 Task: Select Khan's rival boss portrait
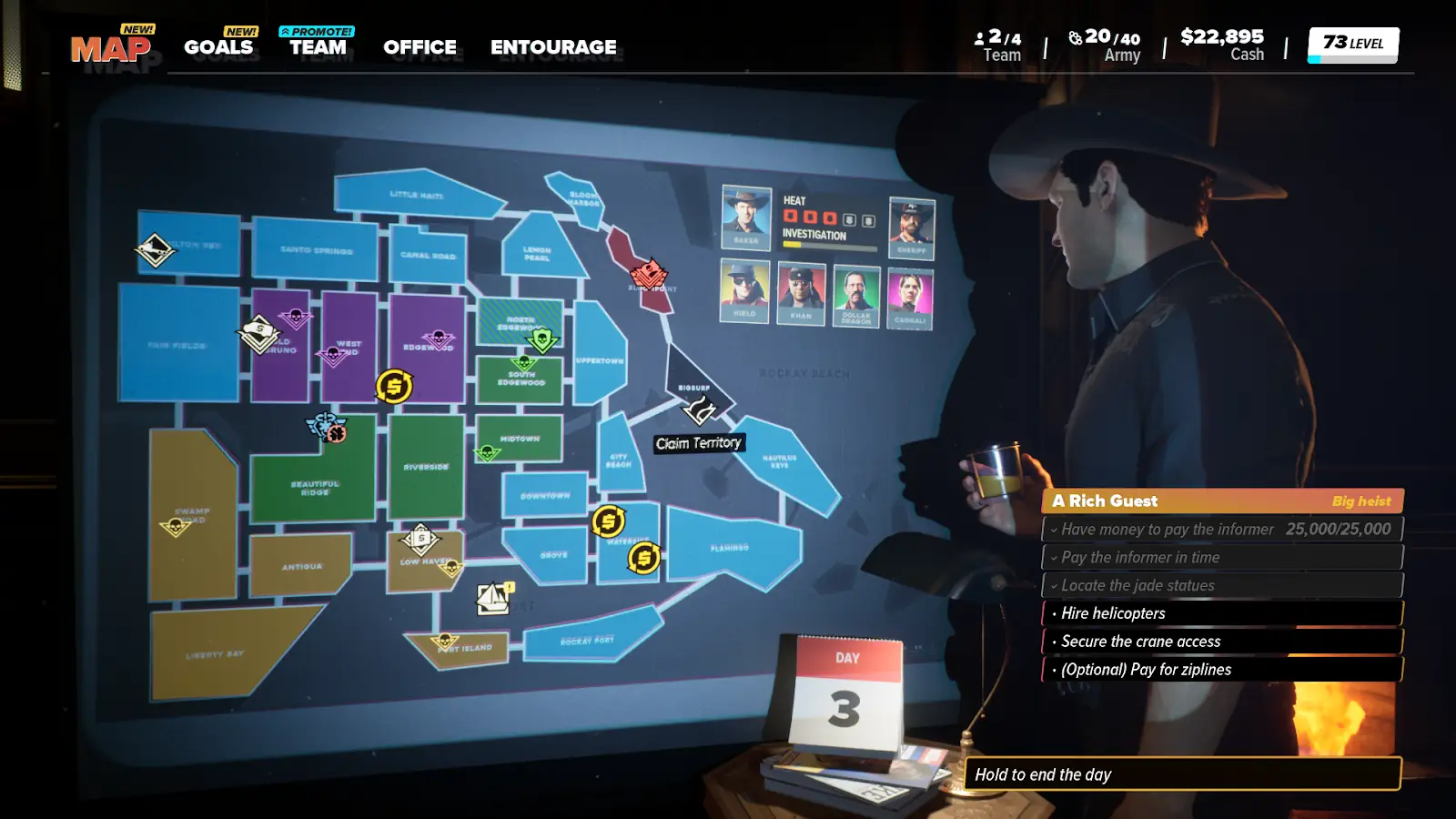point(801,293)
